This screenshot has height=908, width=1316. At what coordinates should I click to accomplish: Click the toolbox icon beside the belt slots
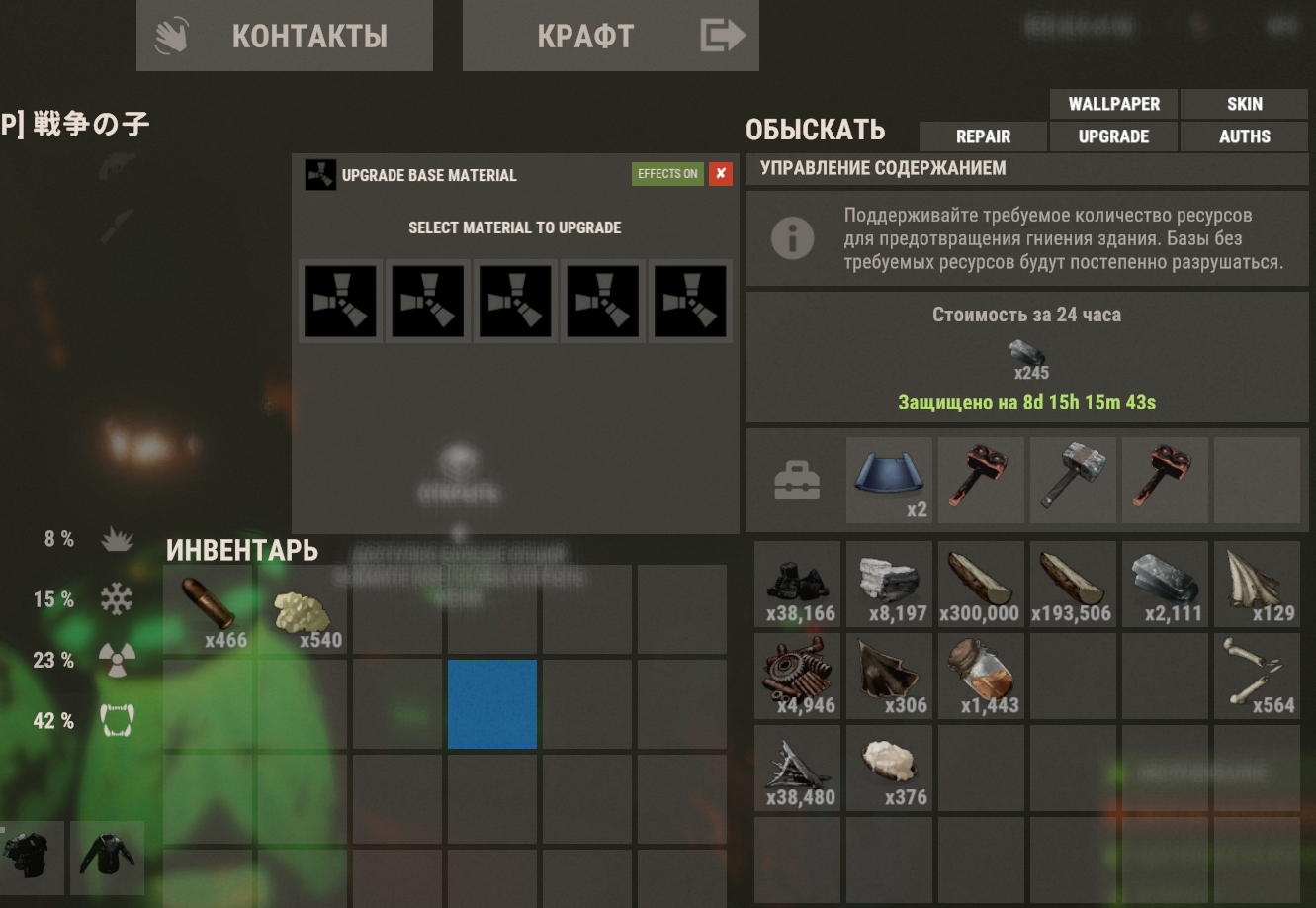797,481
